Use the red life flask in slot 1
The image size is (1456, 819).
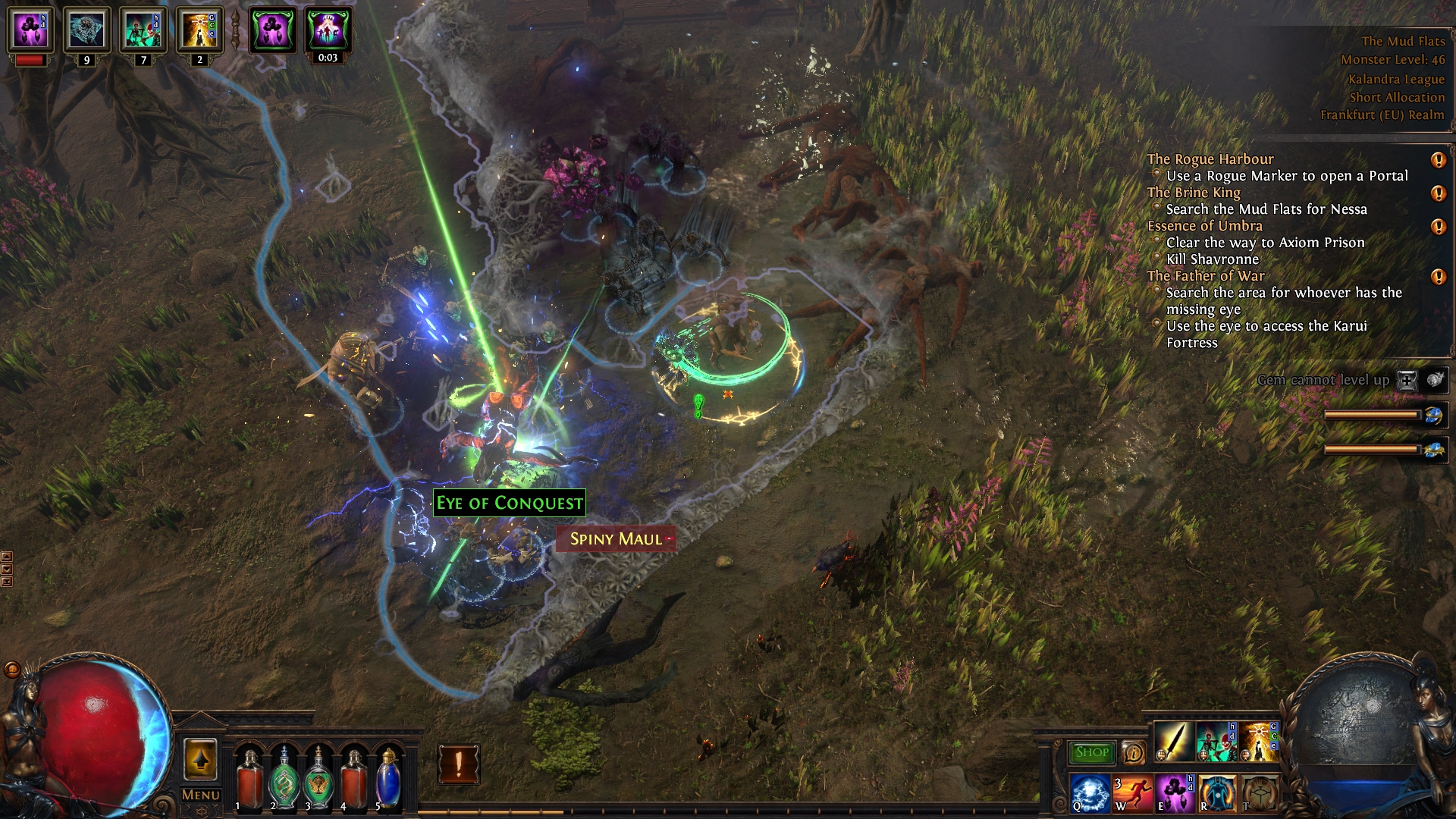(249, 777)
